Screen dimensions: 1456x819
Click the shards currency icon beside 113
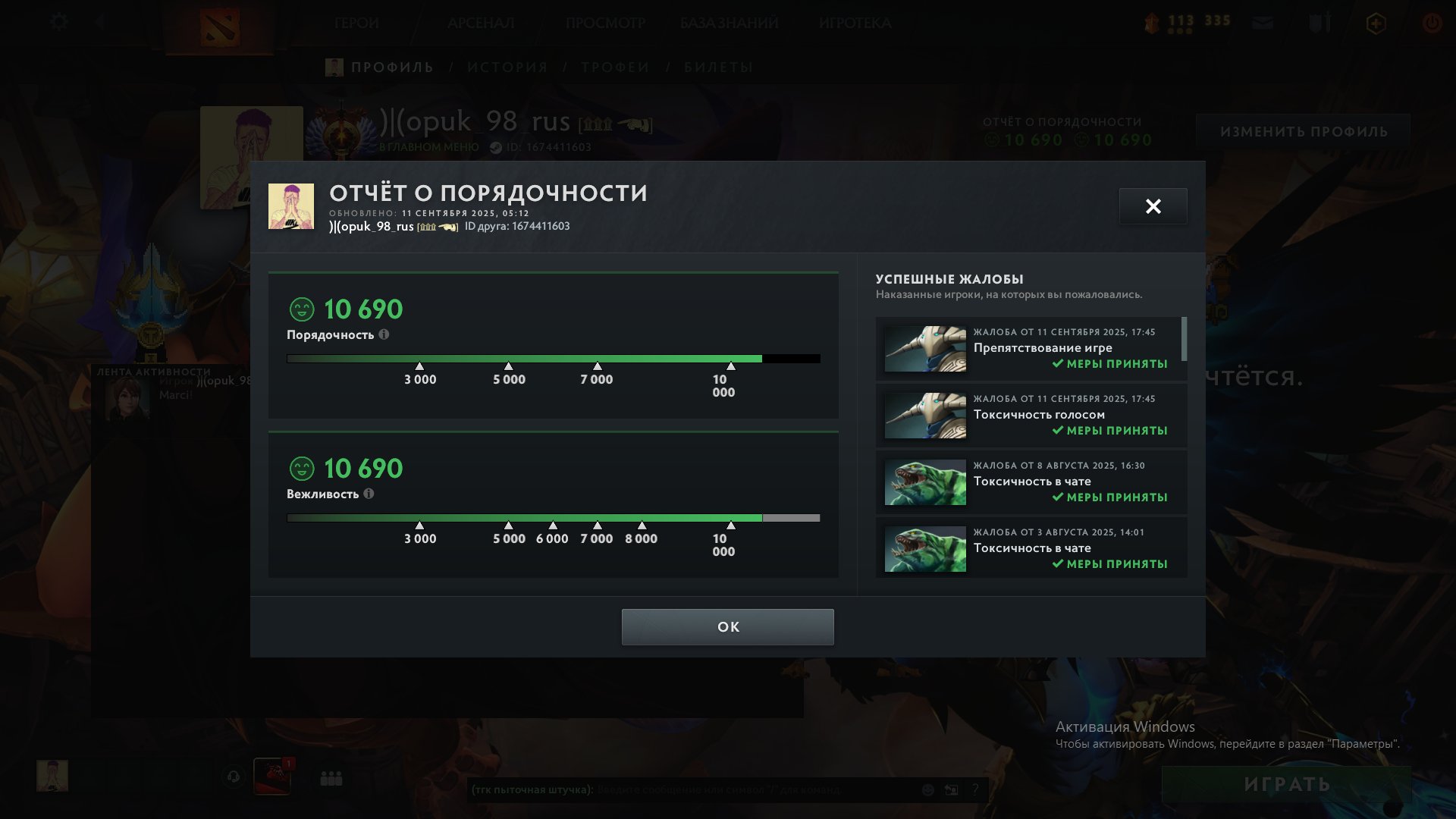pos(1153,23)
